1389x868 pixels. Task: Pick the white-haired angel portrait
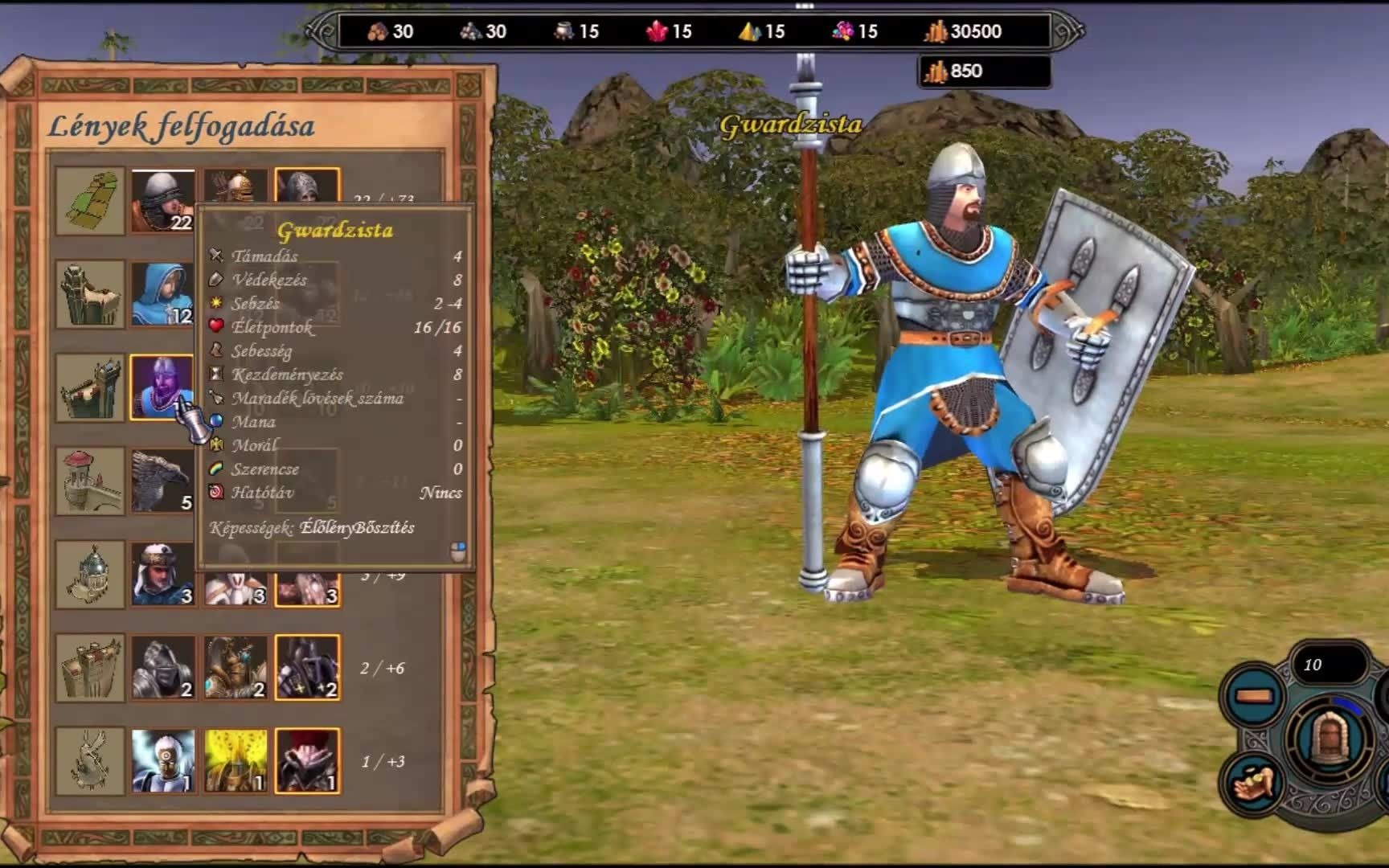click(162, 760)
